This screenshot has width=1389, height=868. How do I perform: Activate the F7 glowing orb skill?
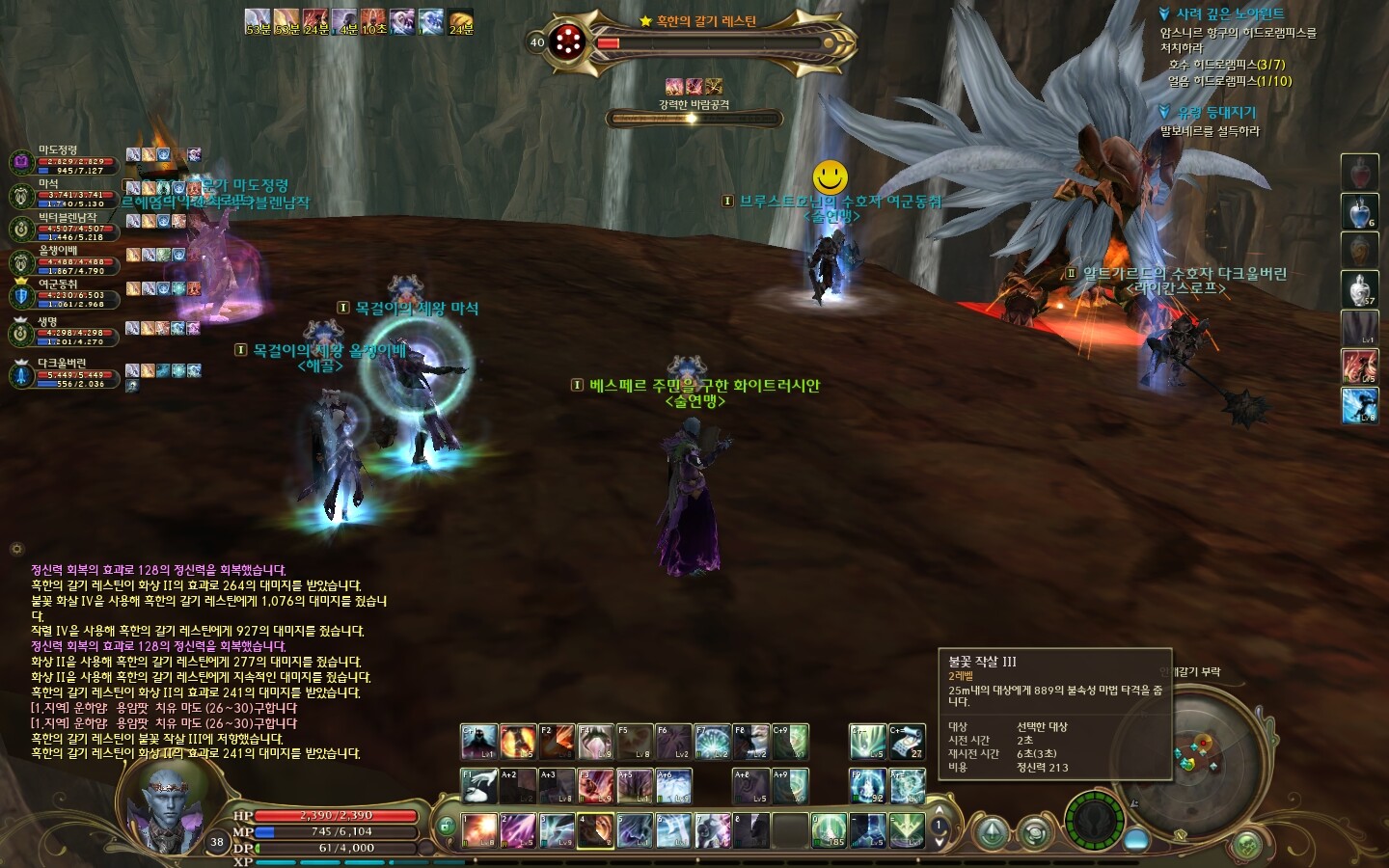coord(712,742)
